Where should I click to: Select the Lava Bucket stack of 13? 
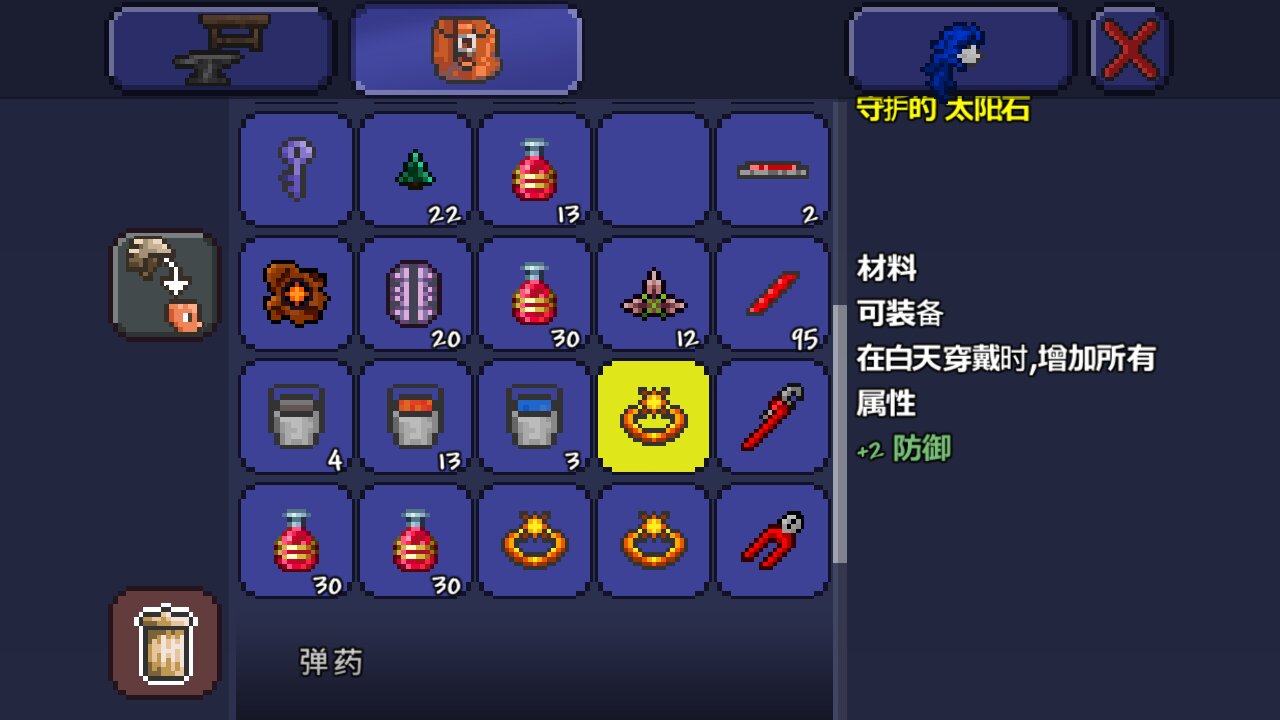click(x=414, y=416)
